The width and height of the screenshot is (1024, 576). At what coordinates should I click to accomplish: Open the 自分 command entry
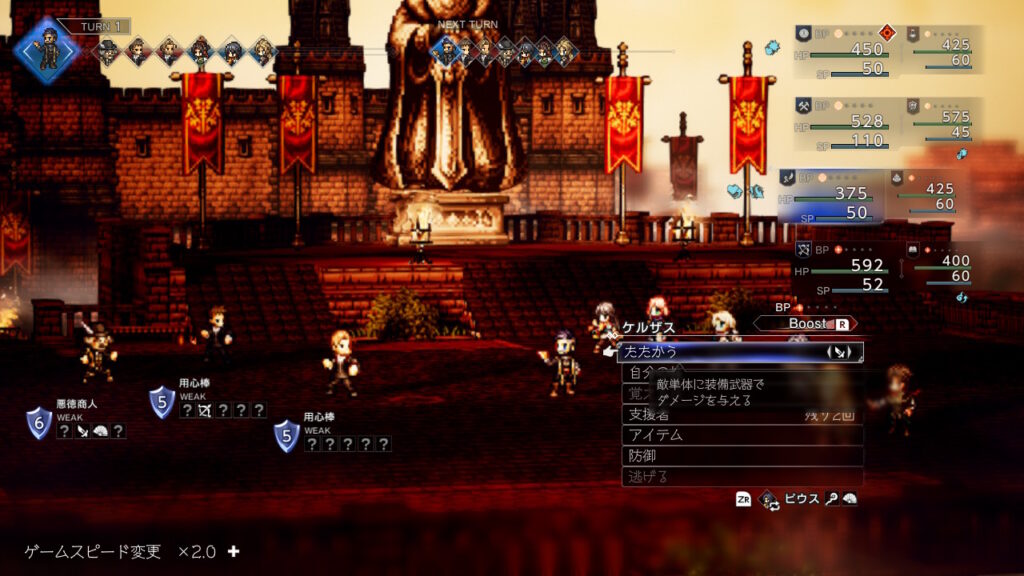tap(634, 373)
